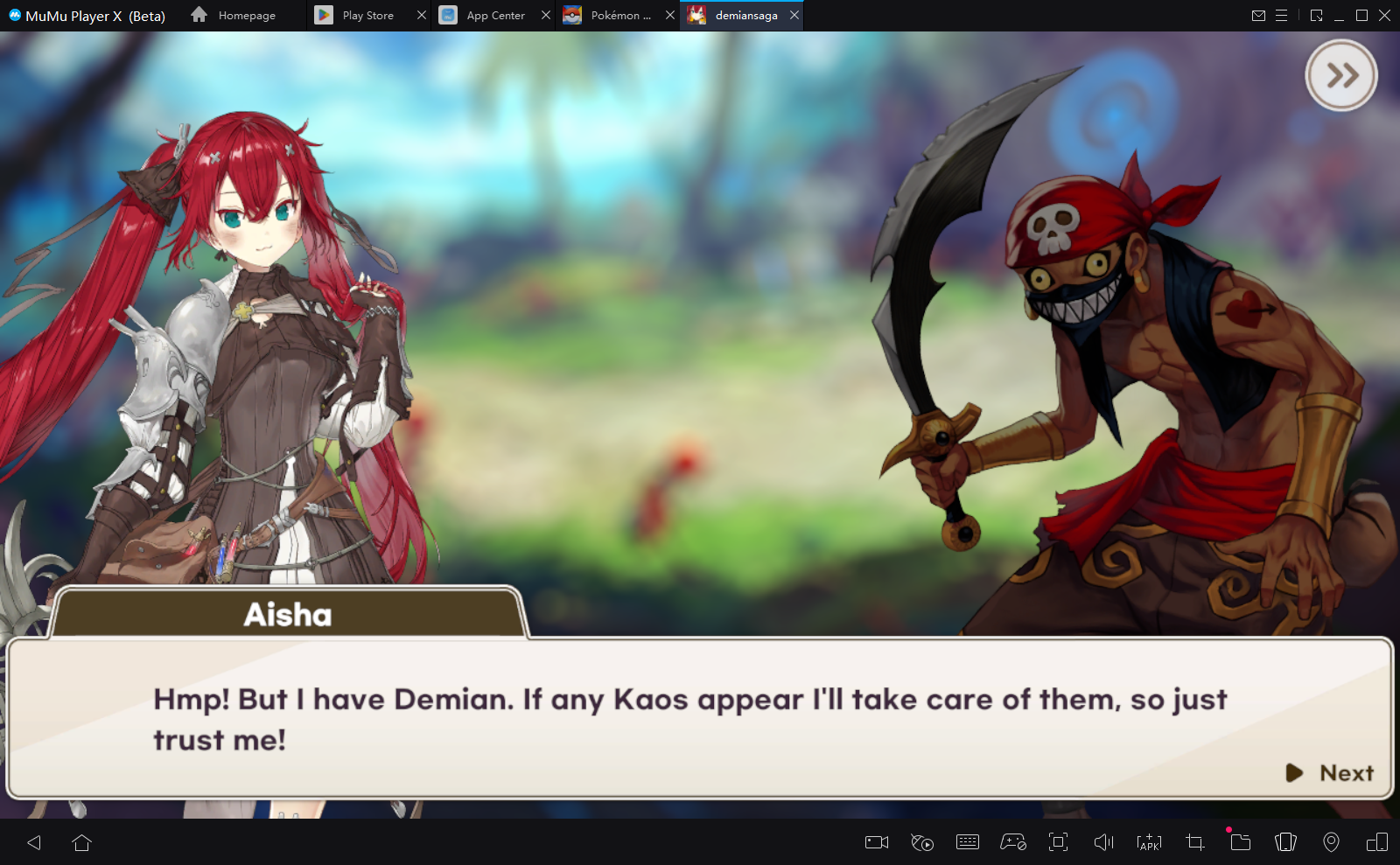
Task: Take a screenshot with the crop-style icon
Action: pyautogui.click(x=1193, y=842)
